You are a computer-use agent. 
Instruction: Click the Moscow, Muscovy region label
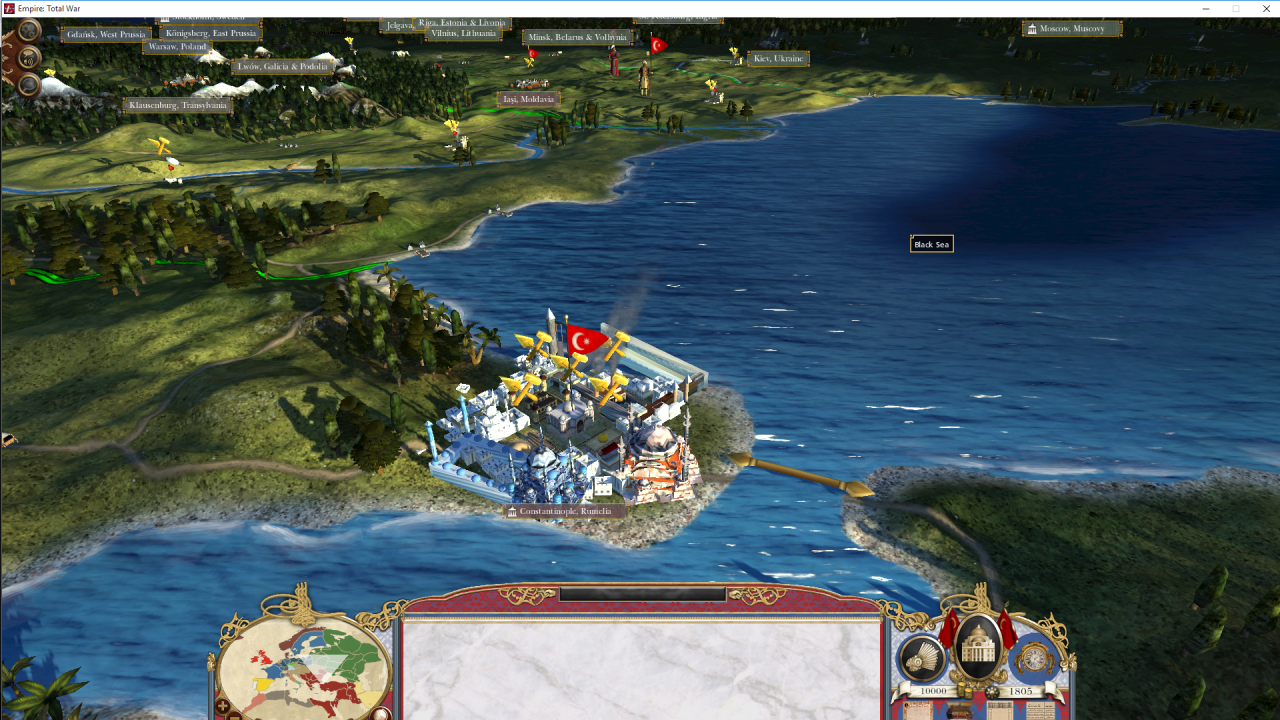[x=1071, y=29]
